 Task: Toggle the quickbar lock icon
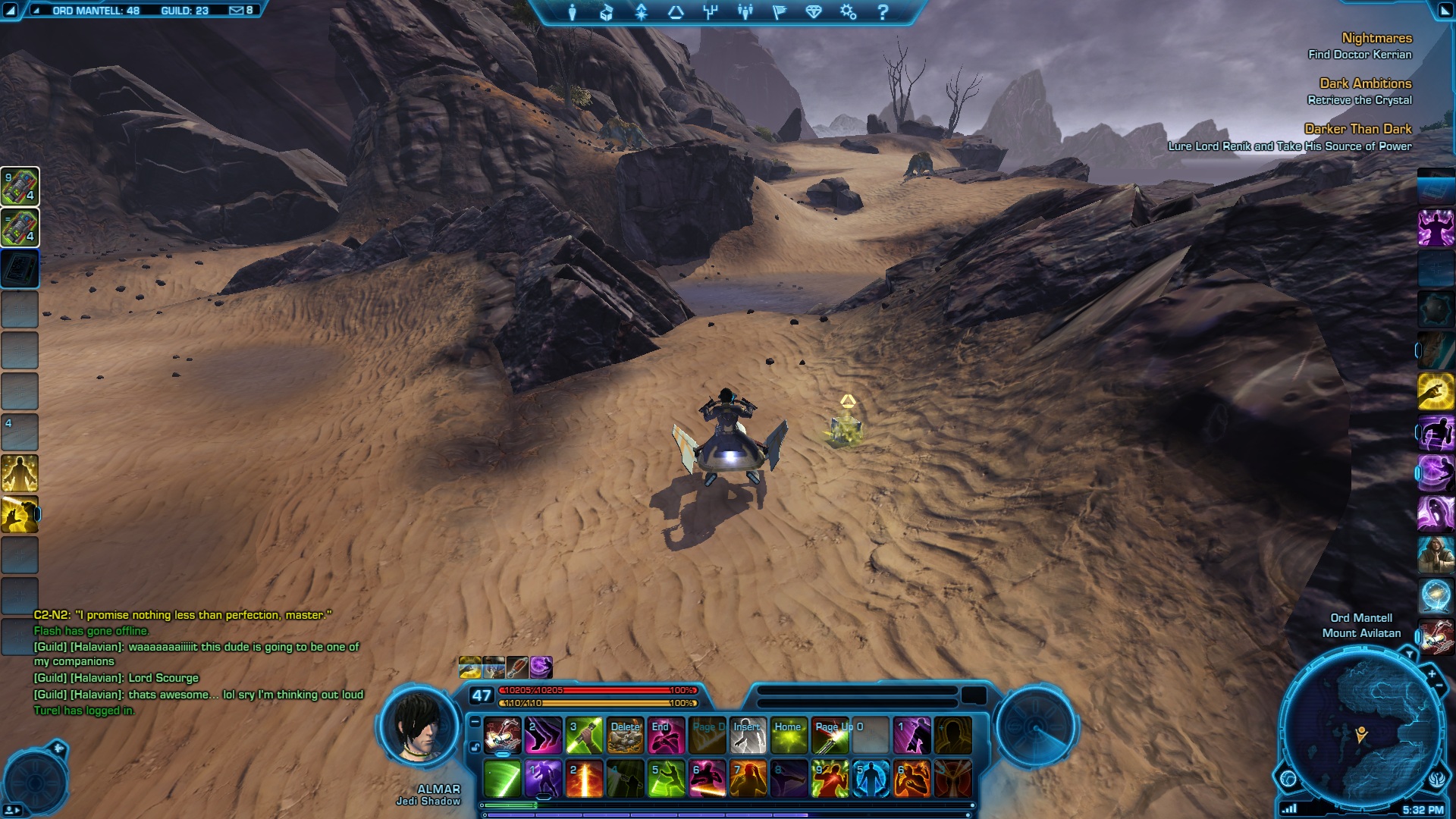point(475,747)
